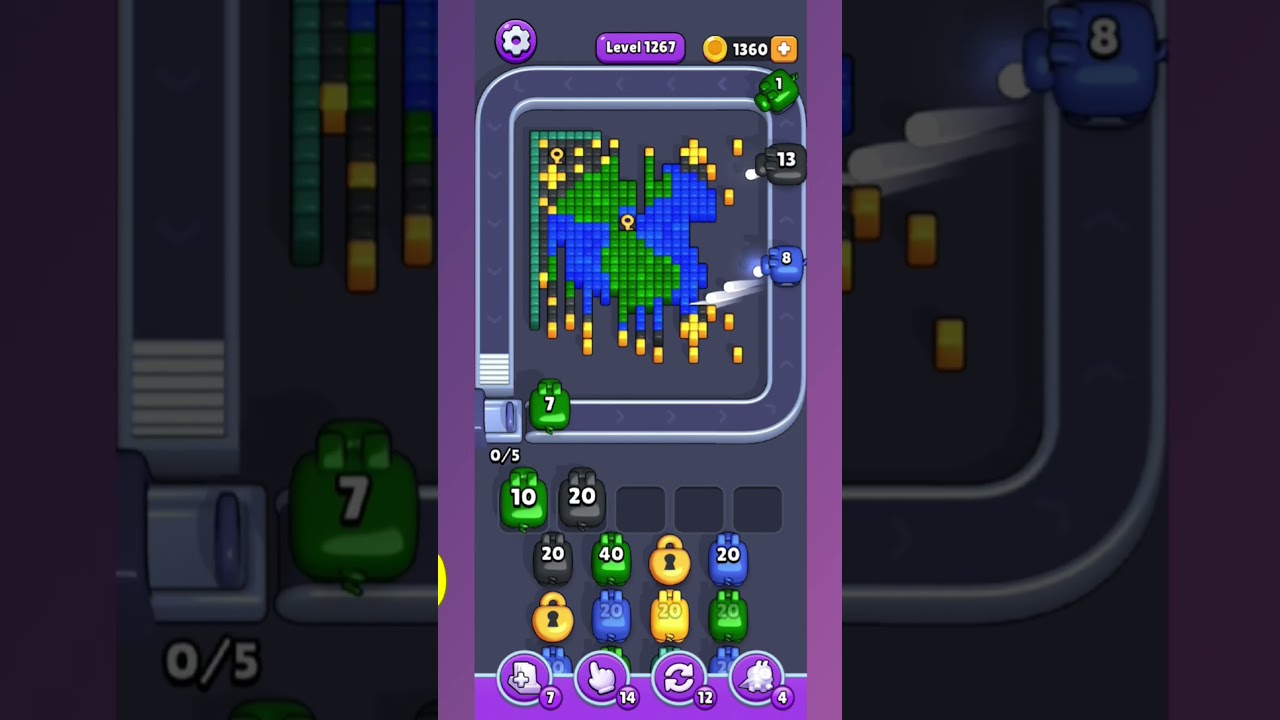
Task: Tap the blue bag showing 20
Action: (729, 556)
